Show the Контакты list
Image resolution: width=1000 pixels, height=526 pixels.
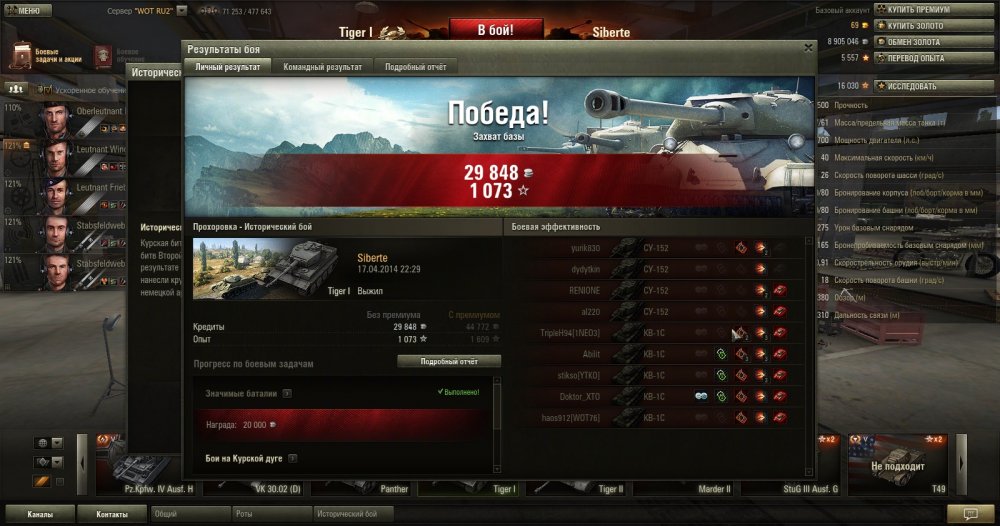point(112,514)
